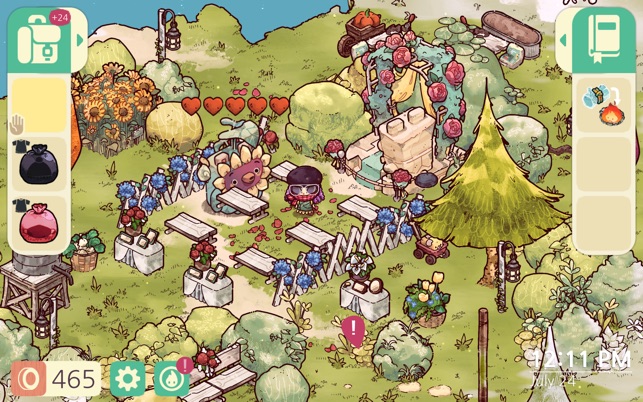Expand the backpack side panel arrow
643x402 pixels.
(78, 40)
